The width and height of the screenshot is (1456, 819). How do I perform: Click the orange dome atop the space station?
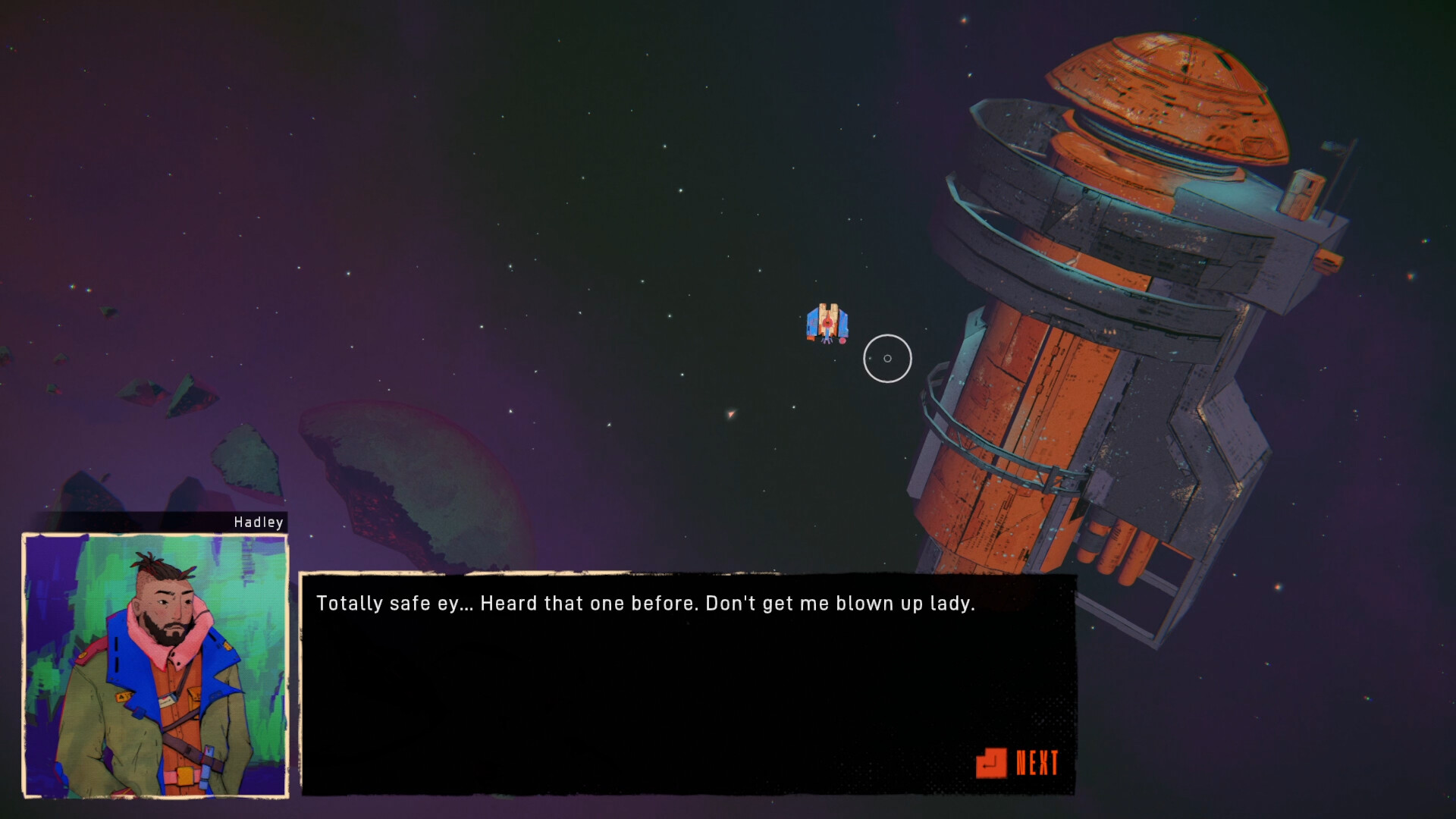[x=1160, y=91]
